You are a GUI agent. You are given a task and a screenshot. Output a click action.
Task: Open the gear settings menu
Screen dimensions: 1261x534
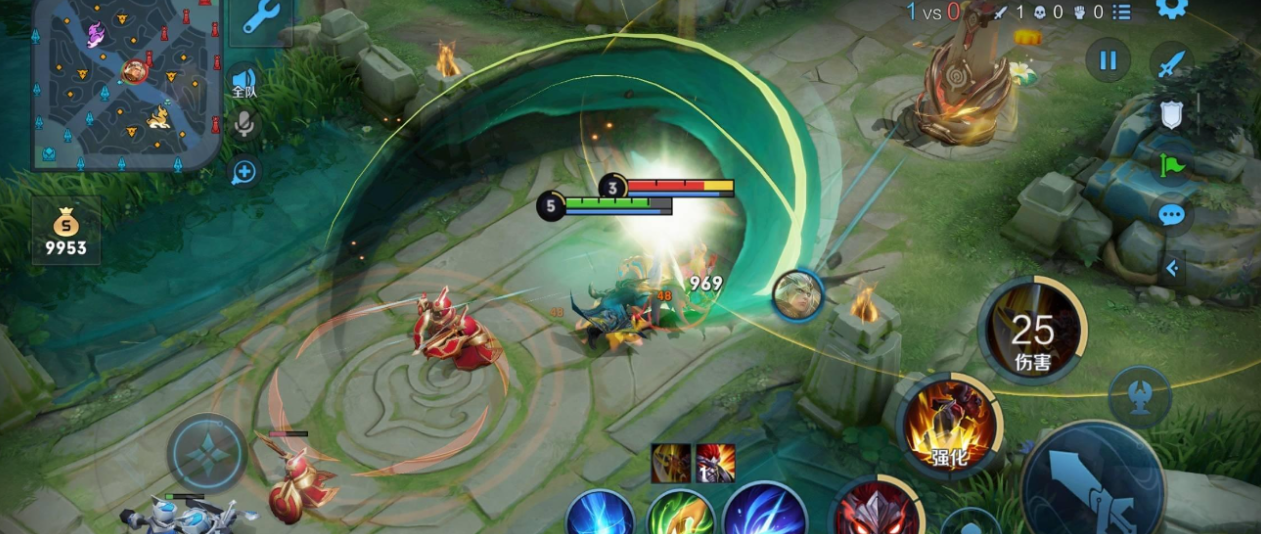[x=1171, y=8]
